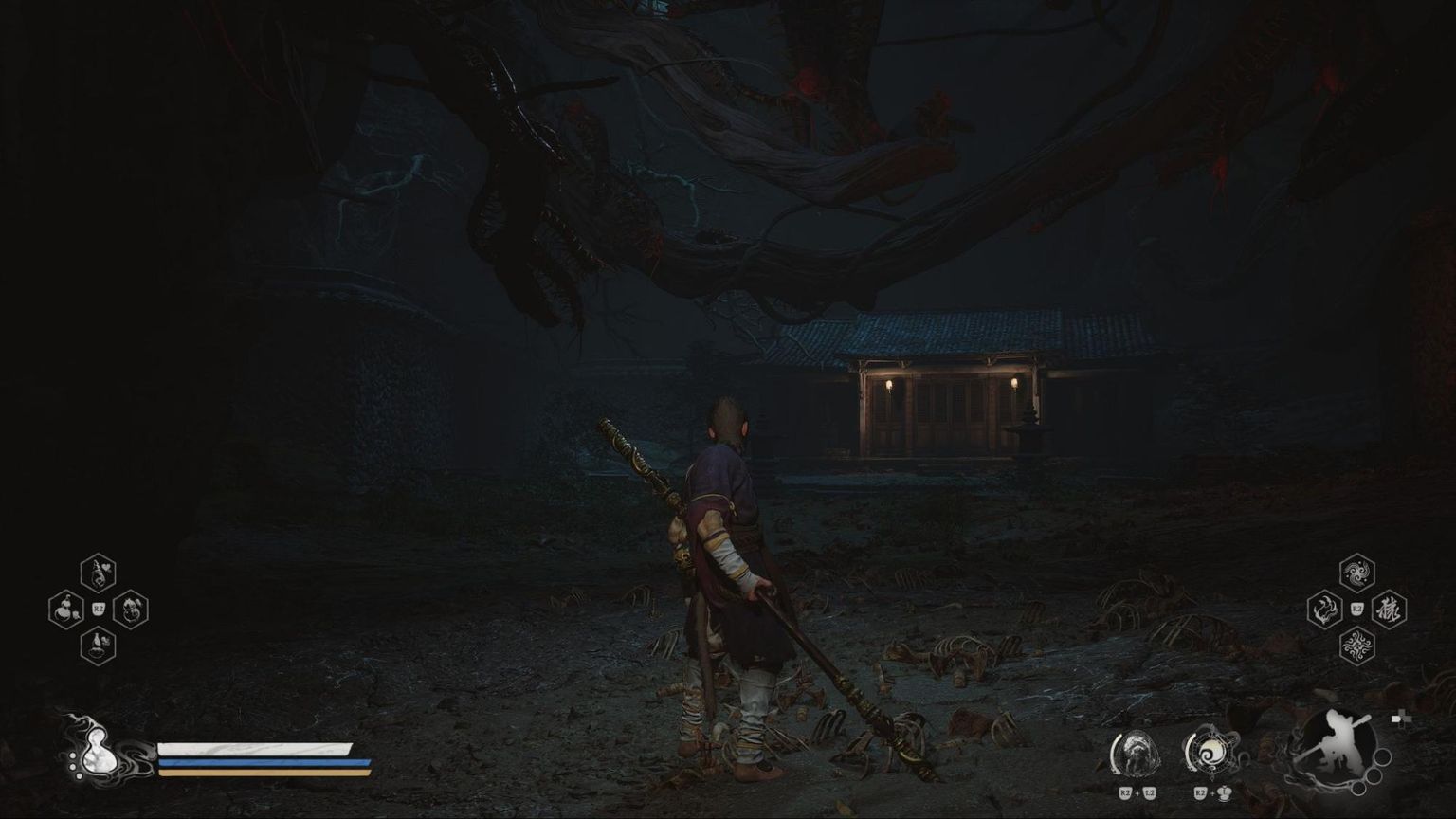The image size is (1456, 819).
Task: Click the R2 plus triangle prompt label
Action: [1212, 793]
